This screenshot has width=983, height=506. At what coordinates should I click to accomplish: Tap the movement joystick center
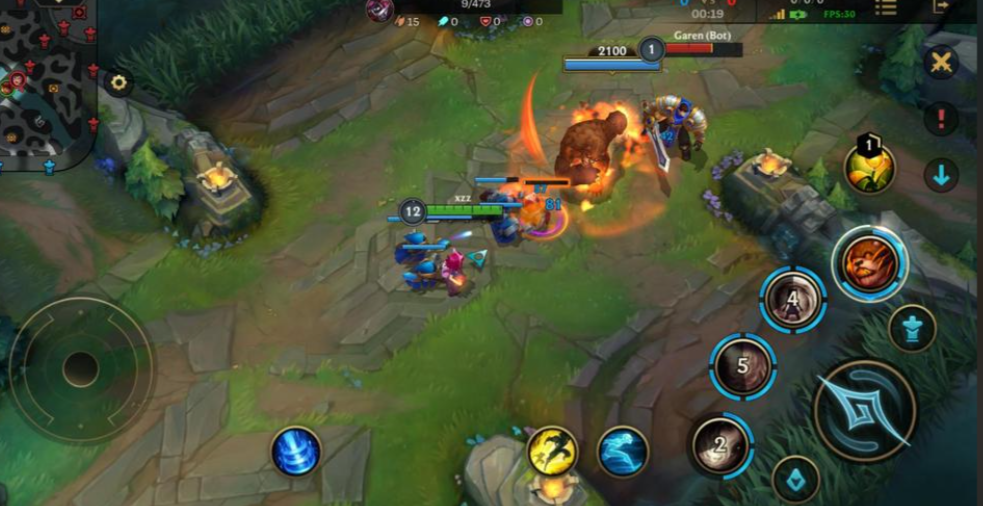coord(81,369)
